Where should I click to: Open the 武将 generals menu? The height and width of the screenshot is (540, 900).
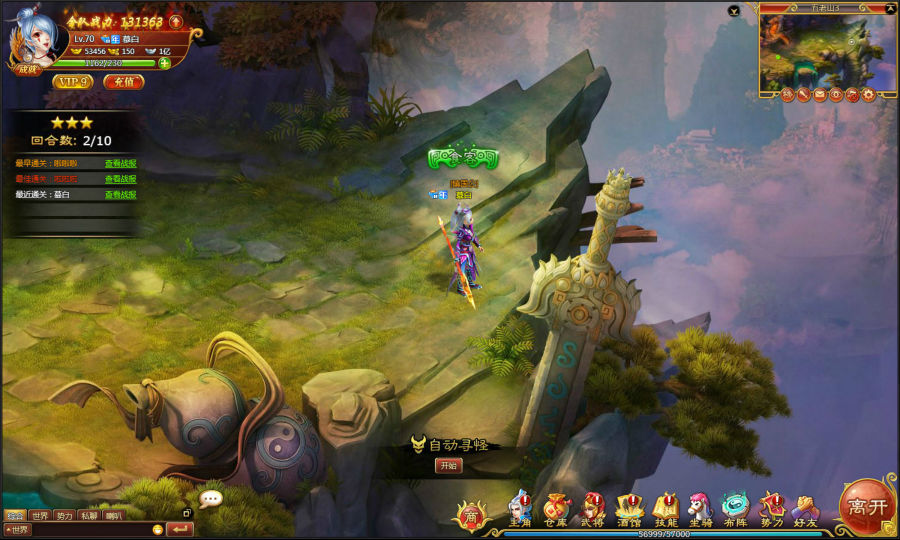593,508
